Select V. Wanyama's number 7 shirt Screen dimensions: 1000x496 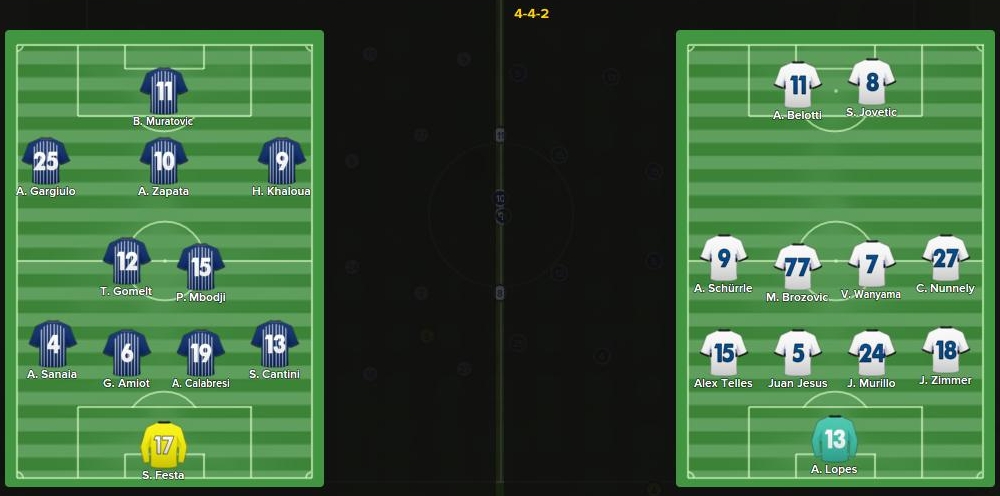tap(872, 265)
